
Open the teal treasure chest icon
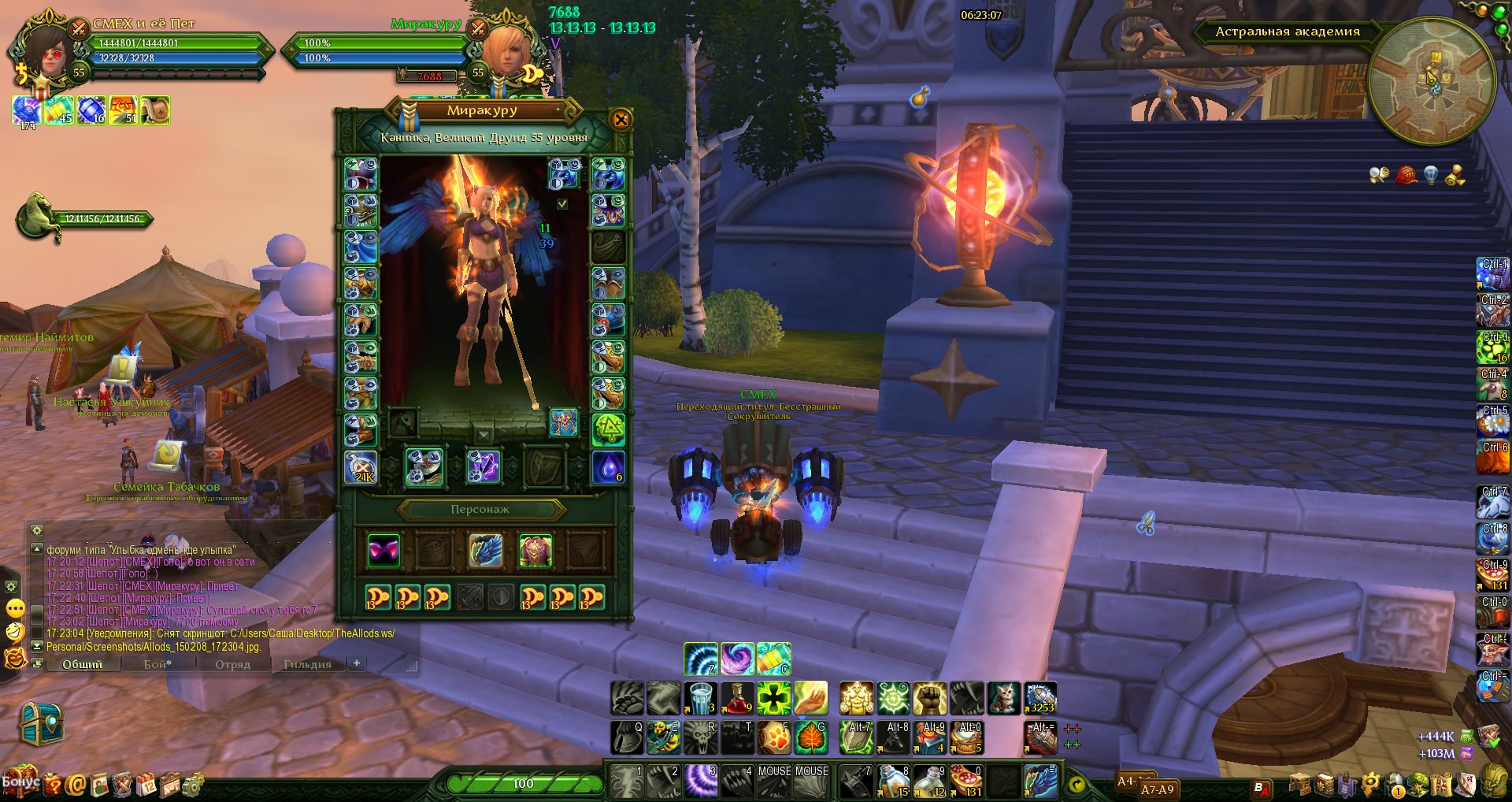click(39, 722)
